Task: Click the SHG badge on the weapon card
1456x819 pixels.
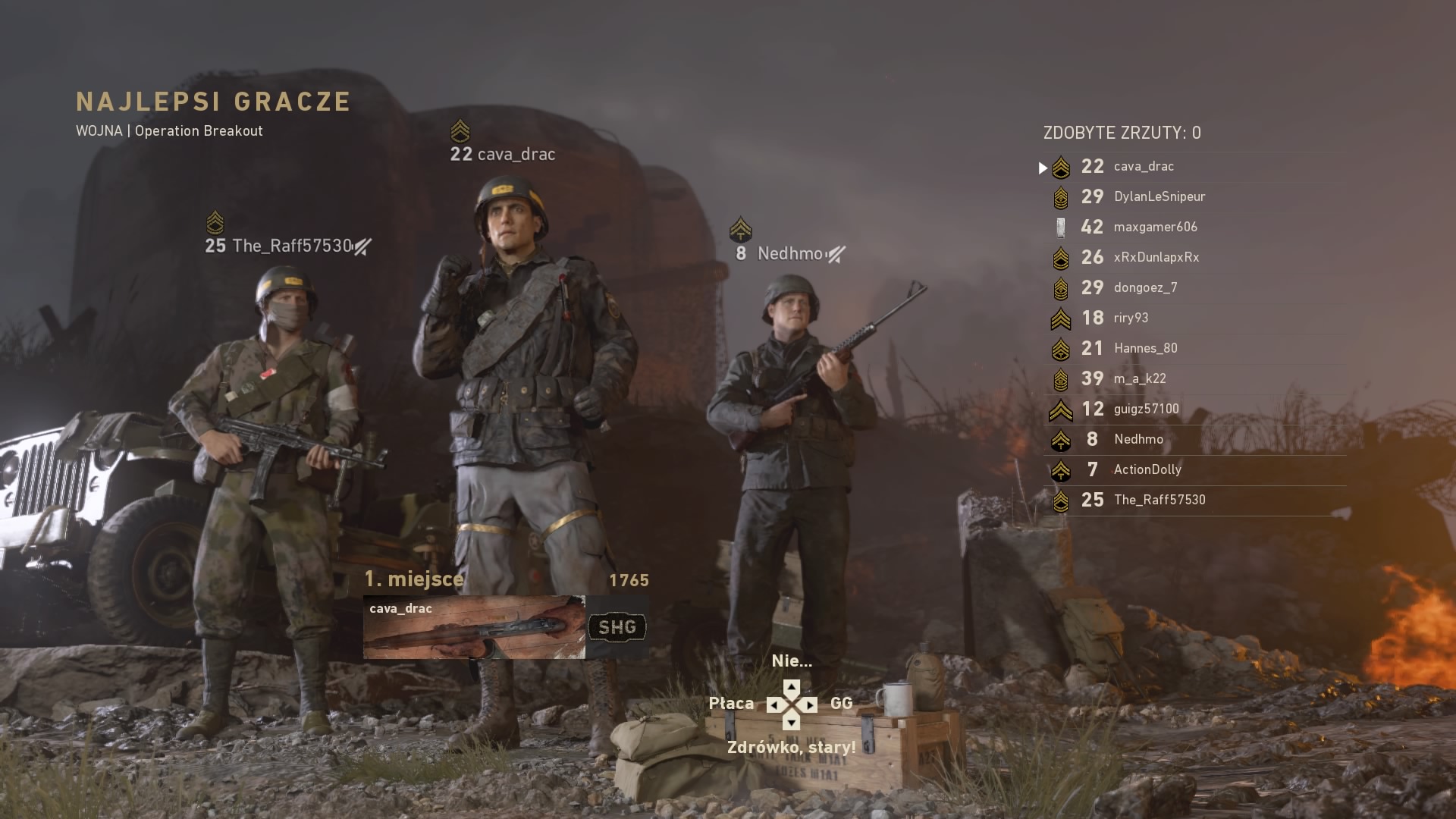Action: point(617,627)
